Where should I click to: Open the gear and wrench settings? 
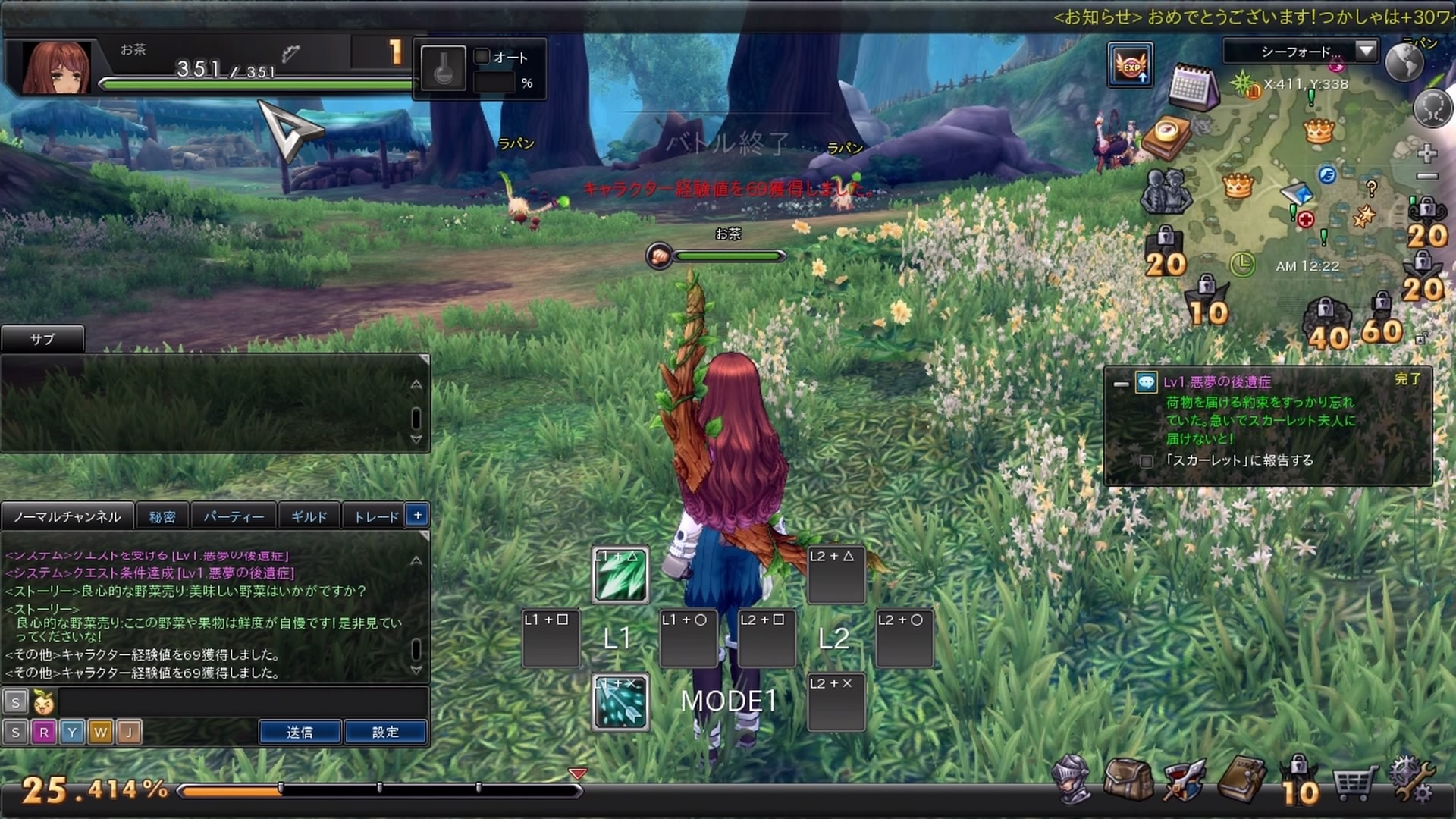pos(1410,780)
